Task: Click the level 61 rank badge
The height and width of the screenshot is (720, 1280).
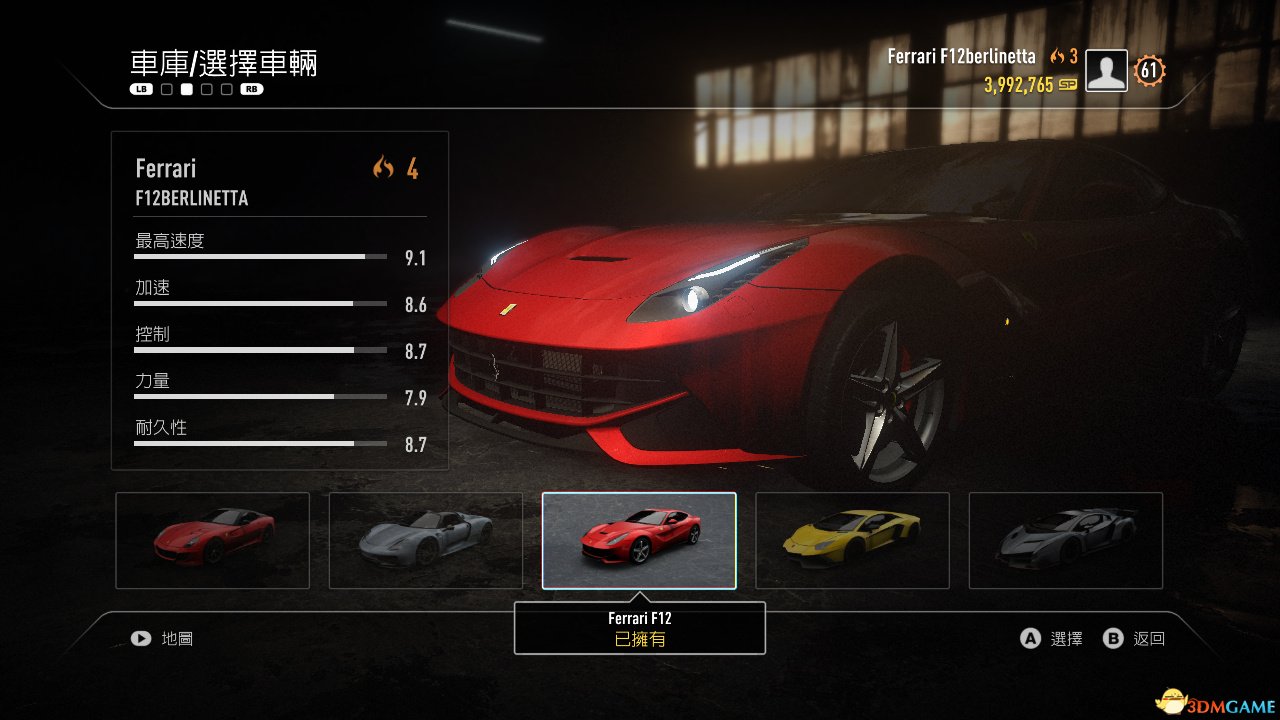Action: [x=1150, y=71]
